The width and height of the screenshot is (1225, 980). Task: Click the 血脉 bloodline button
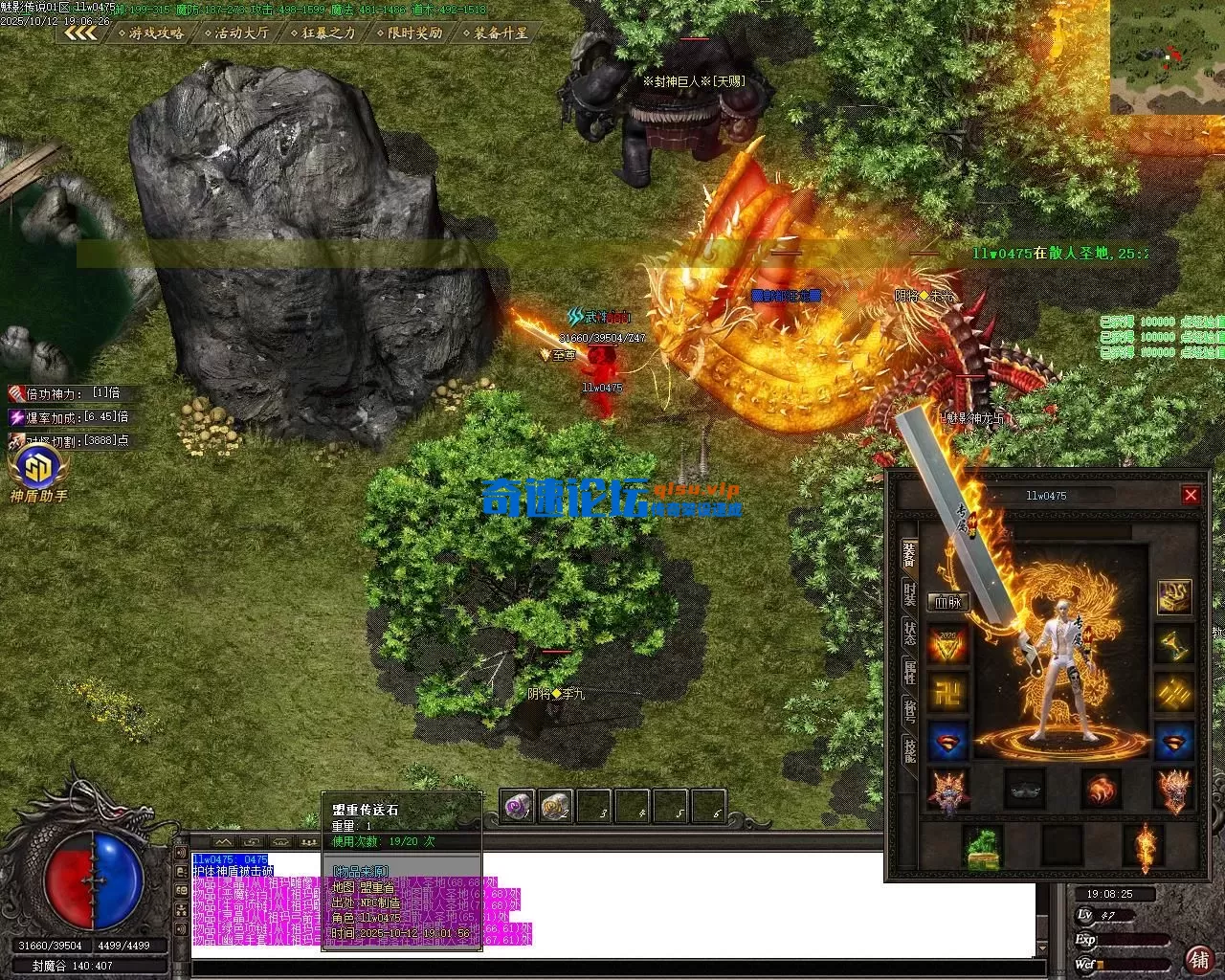tap(948, 602)
